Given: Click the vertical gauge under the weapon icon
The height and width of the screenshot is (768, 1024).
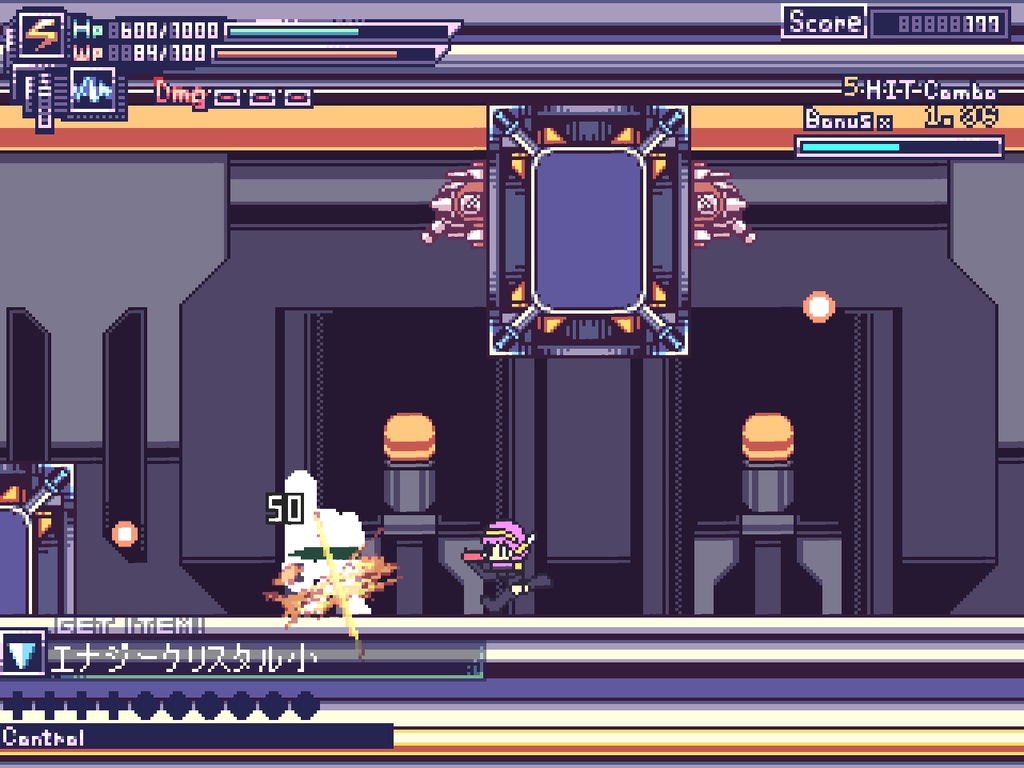Looking at the screenshot, I should point(43,97).
